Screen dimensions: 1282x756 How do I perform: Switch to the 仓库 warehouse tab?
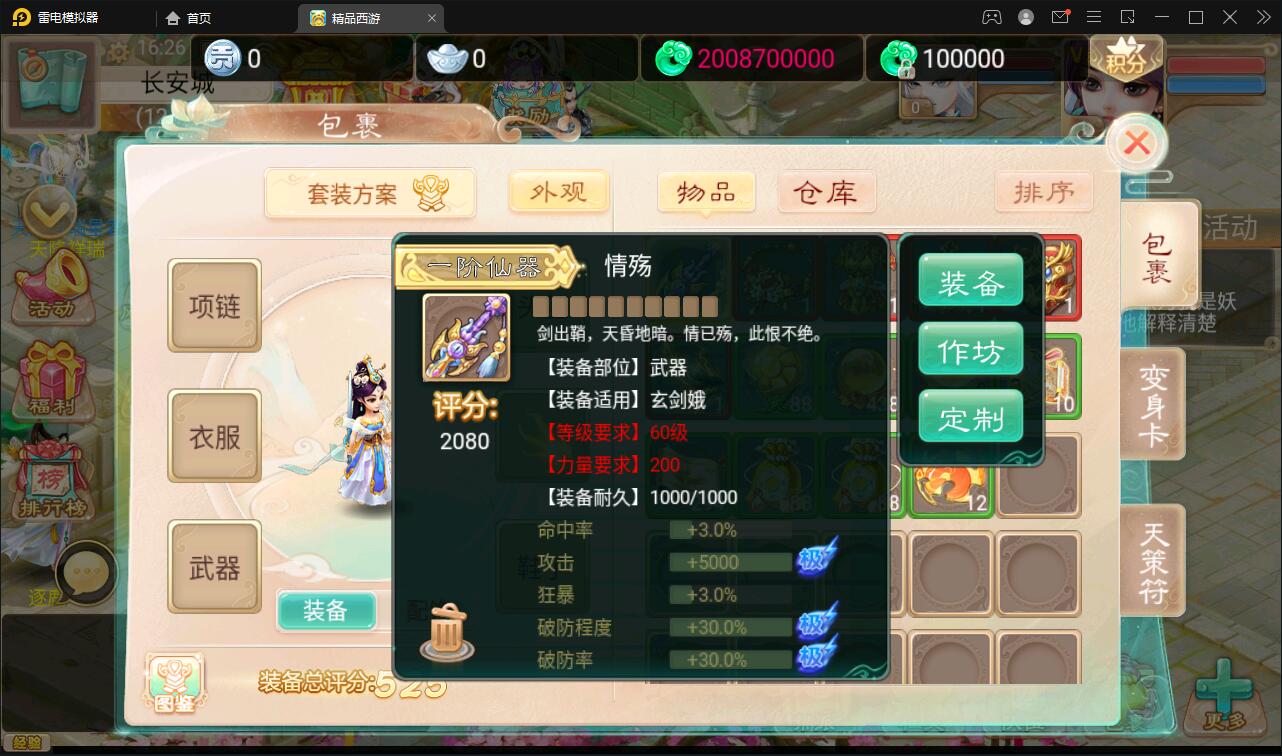827,192
